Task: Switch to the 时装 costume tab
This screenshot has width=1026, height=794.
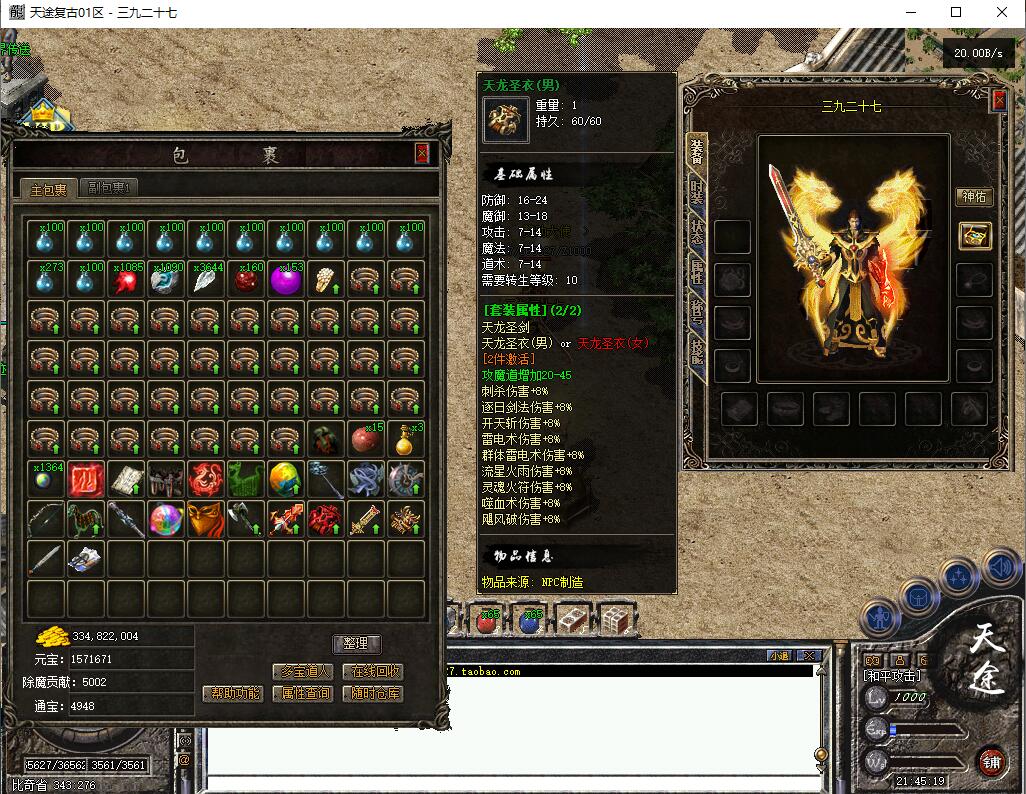Action: 696,190
